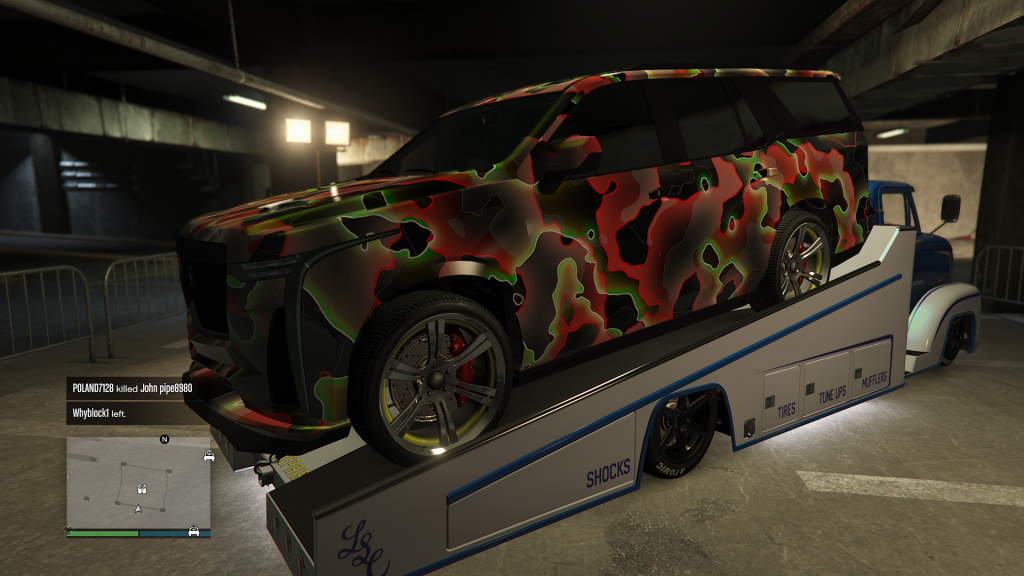
Task: Click the POLAND7128 kill feed notification
Action: [137, 386]
